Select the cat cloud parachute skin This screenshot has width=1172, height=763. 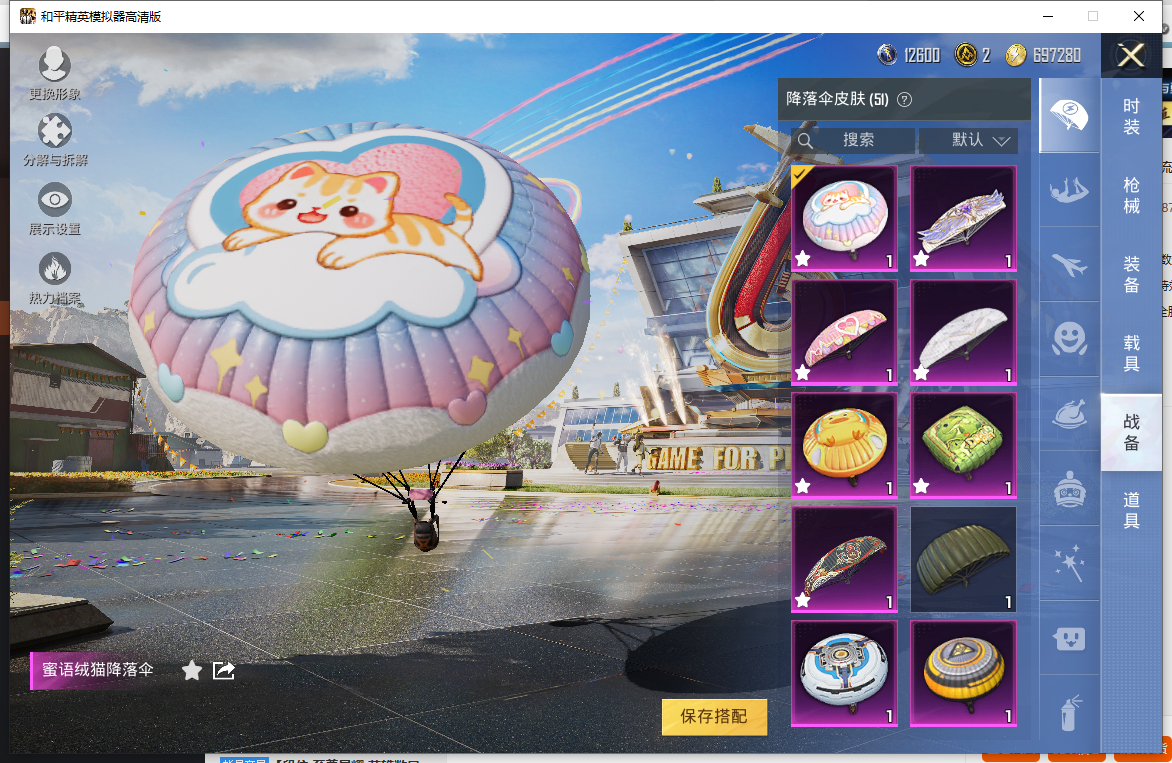click(845, 218)
